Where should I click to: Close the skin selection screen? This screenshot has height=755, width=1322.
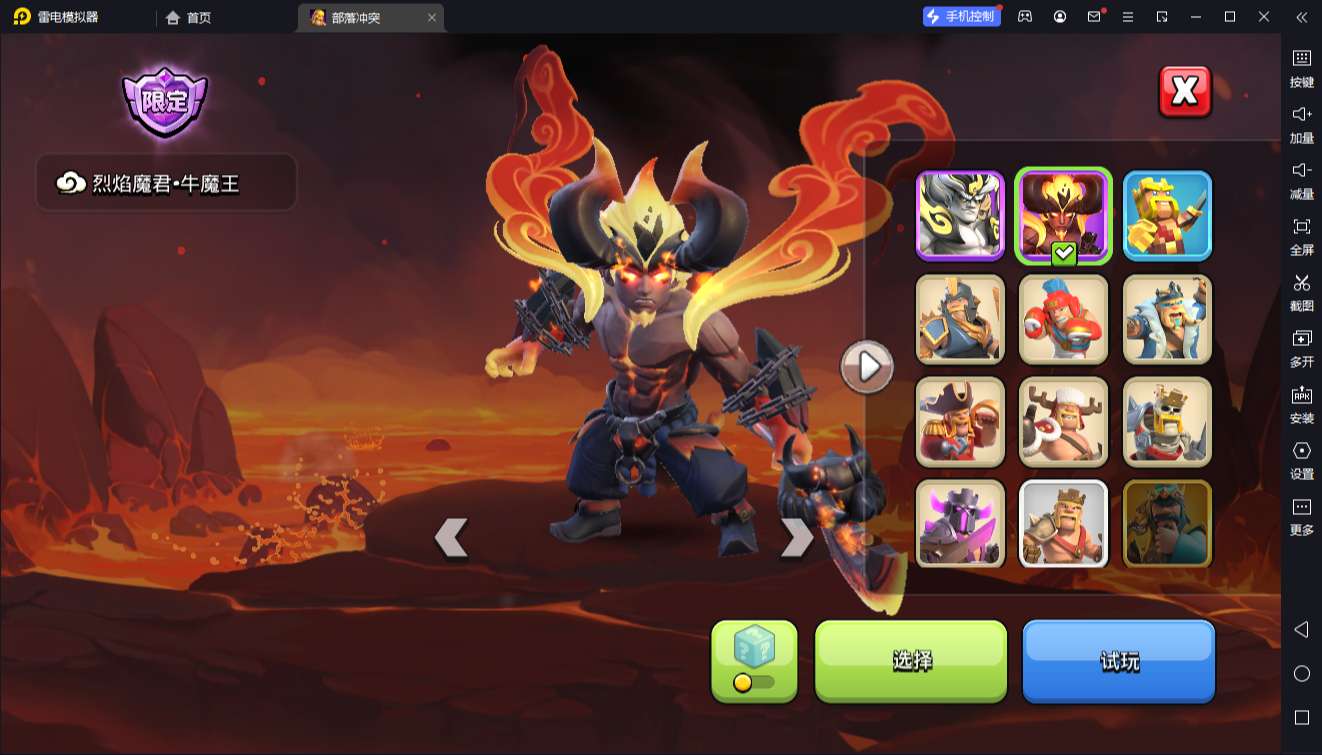point(1184,92)
